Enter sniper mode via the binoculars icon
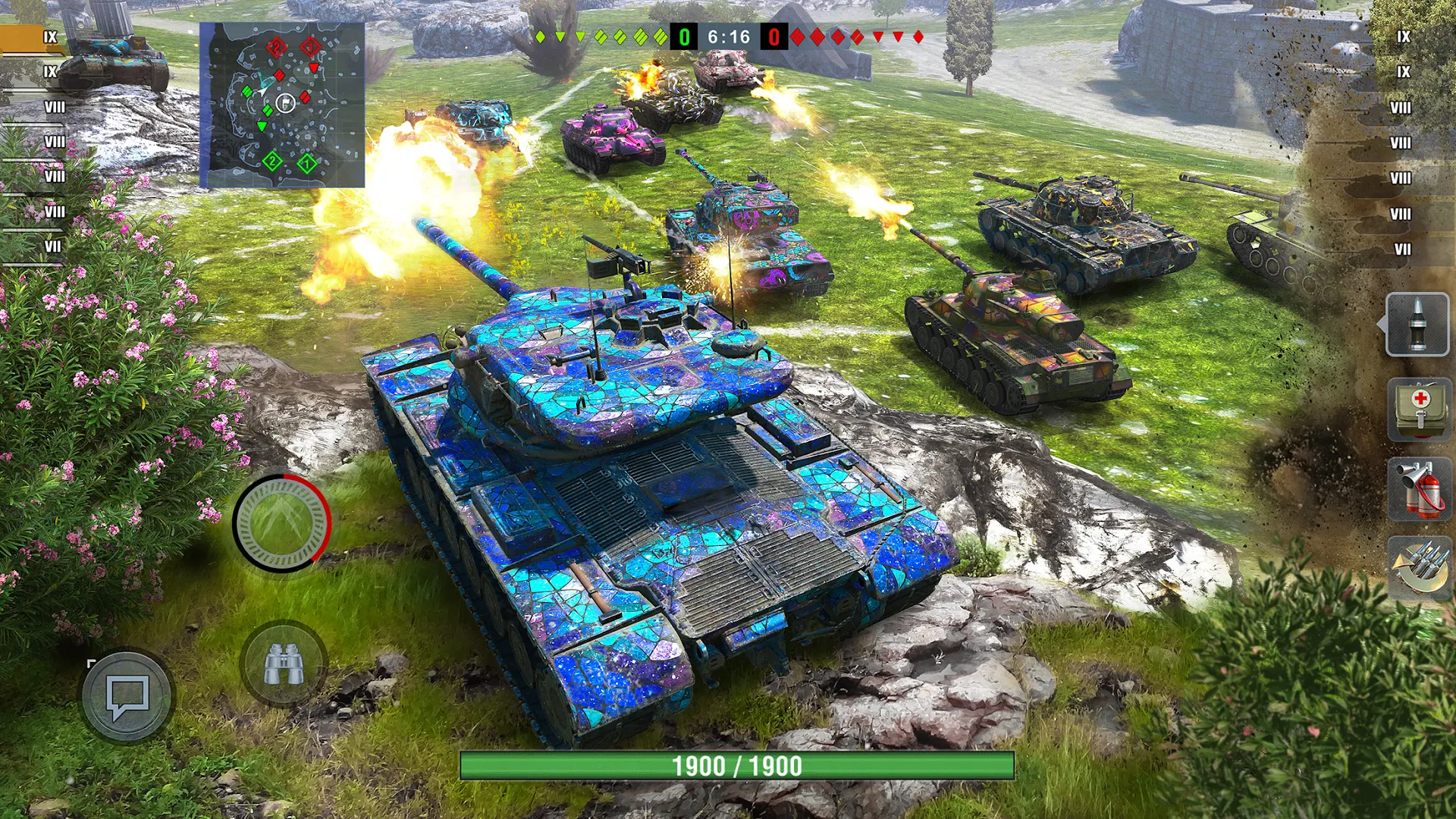Screen dimensions: 1456x819 coord(284,664)
